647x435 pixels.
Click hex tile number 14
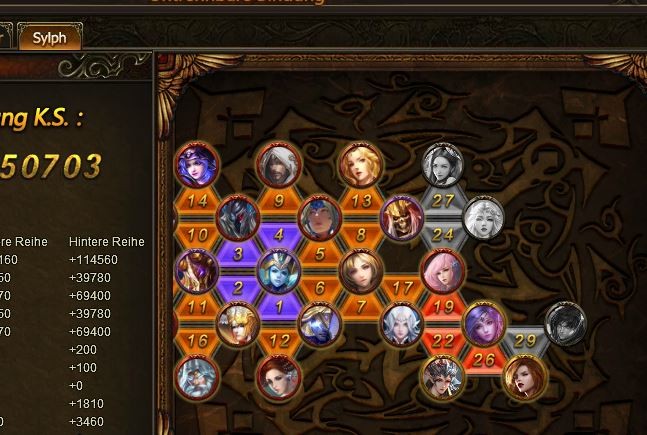coord(197,200)
